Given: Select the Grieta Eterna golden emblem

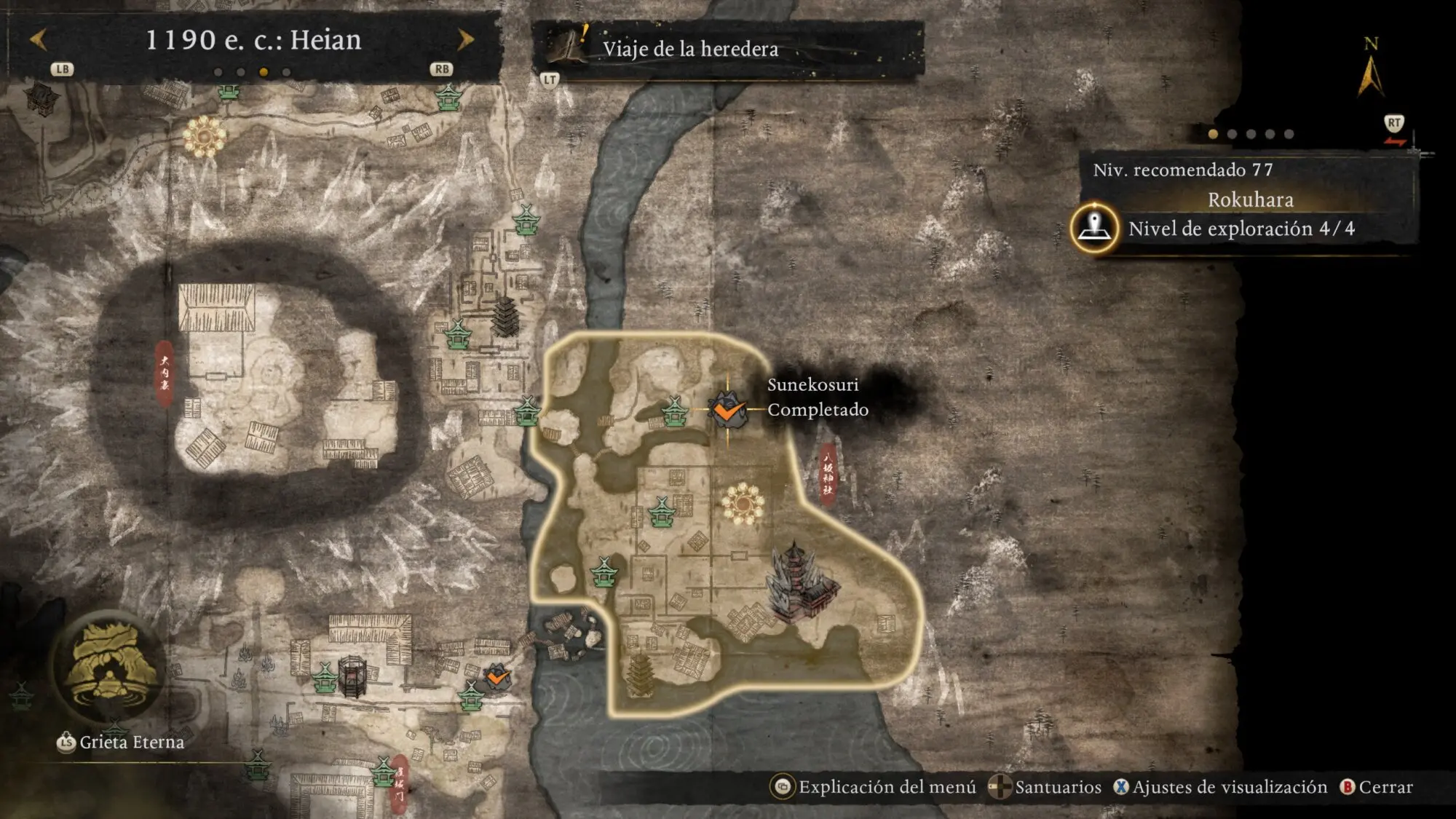Looking at the screenshot, I should 111,666.
